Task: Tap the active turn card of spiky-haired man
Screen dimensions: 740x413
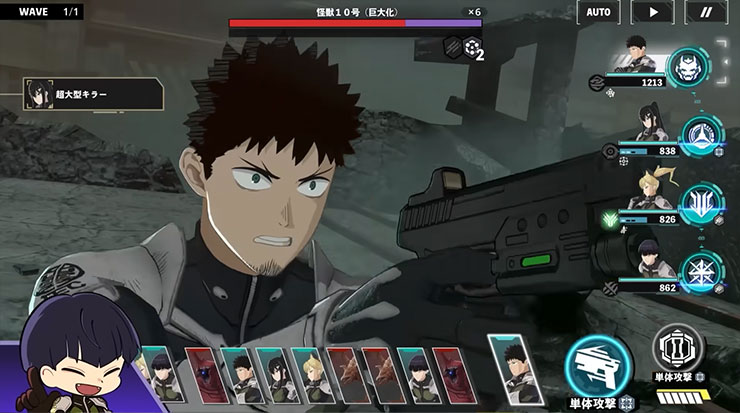Action: 511,368
